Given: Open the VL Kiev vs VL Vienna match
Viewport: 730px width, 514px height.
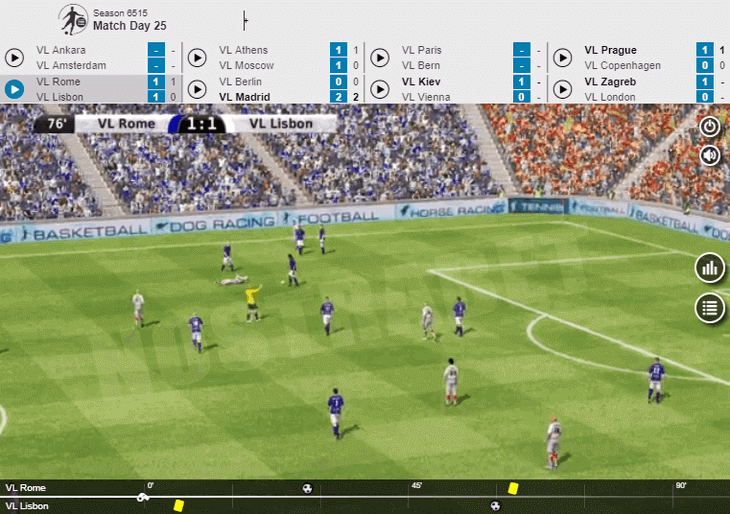Looking at the screenshot, I should (x=380, y=89).
